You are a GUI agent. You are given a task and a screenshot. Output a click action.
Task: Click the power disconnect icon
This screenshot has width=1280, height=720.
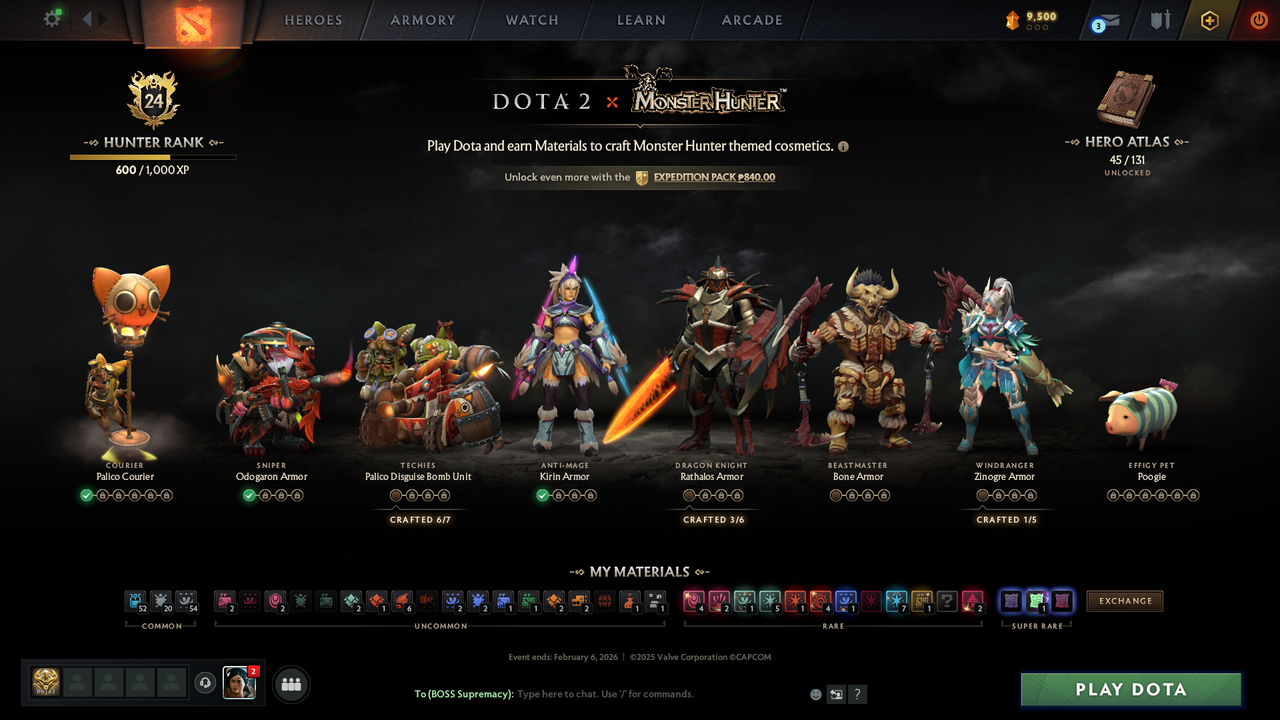(1258, 19)
